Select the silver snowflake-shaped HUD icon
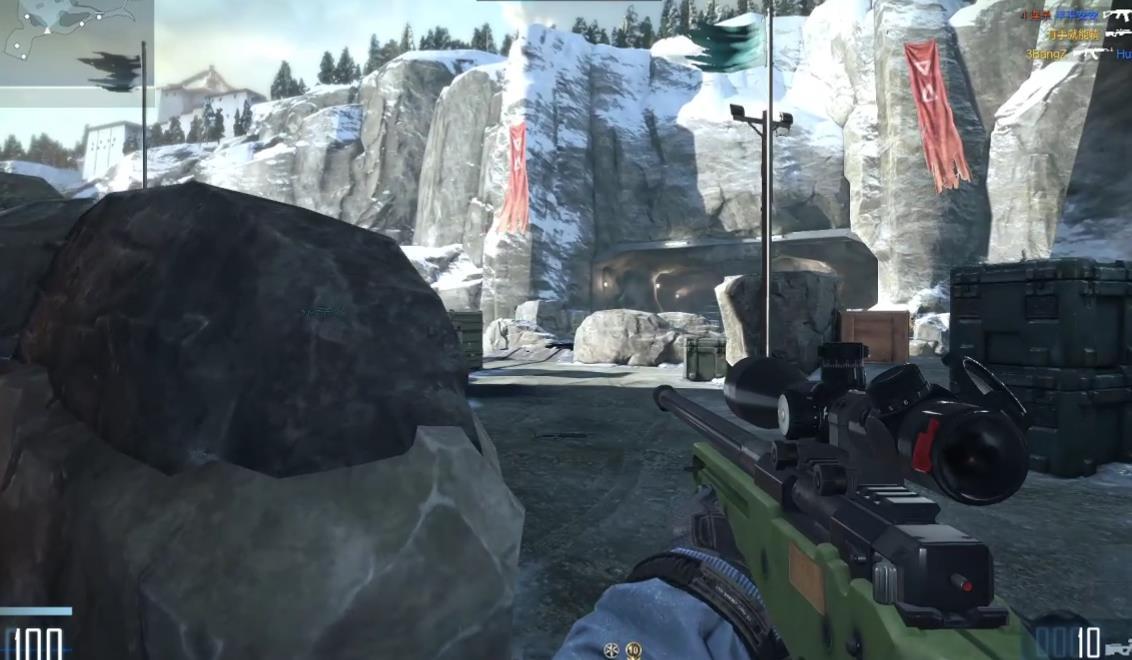This screenshot has height=660, width=1132. (611, 650)
